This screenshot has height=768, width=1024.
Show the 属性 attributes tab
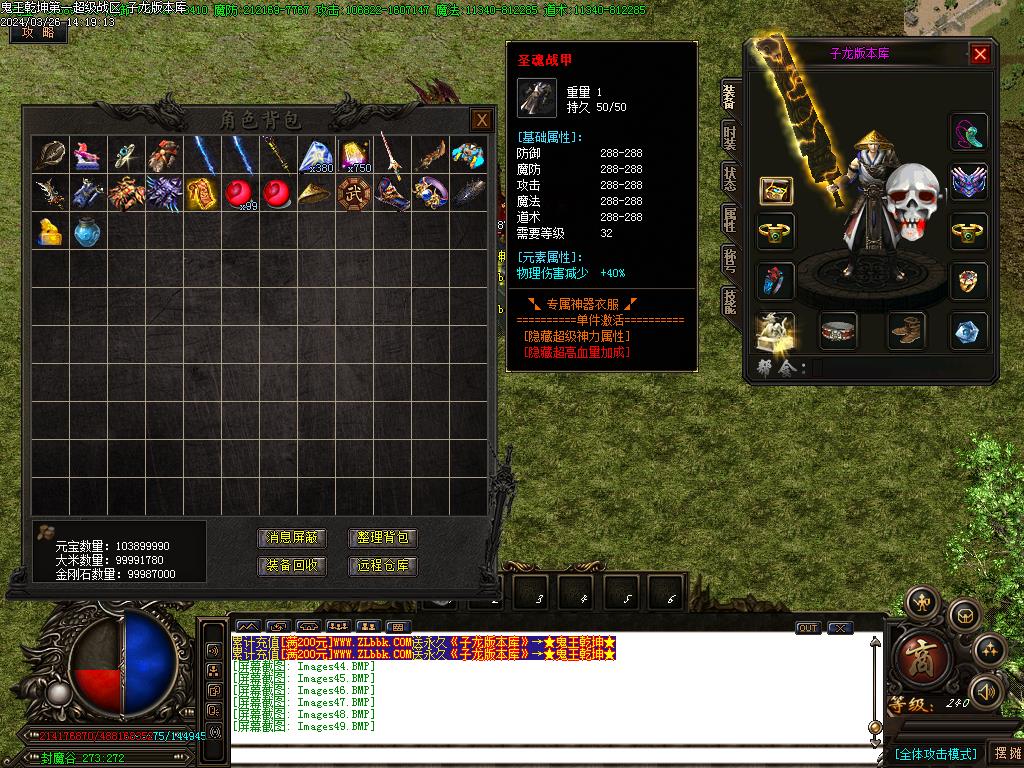point(730,219)
